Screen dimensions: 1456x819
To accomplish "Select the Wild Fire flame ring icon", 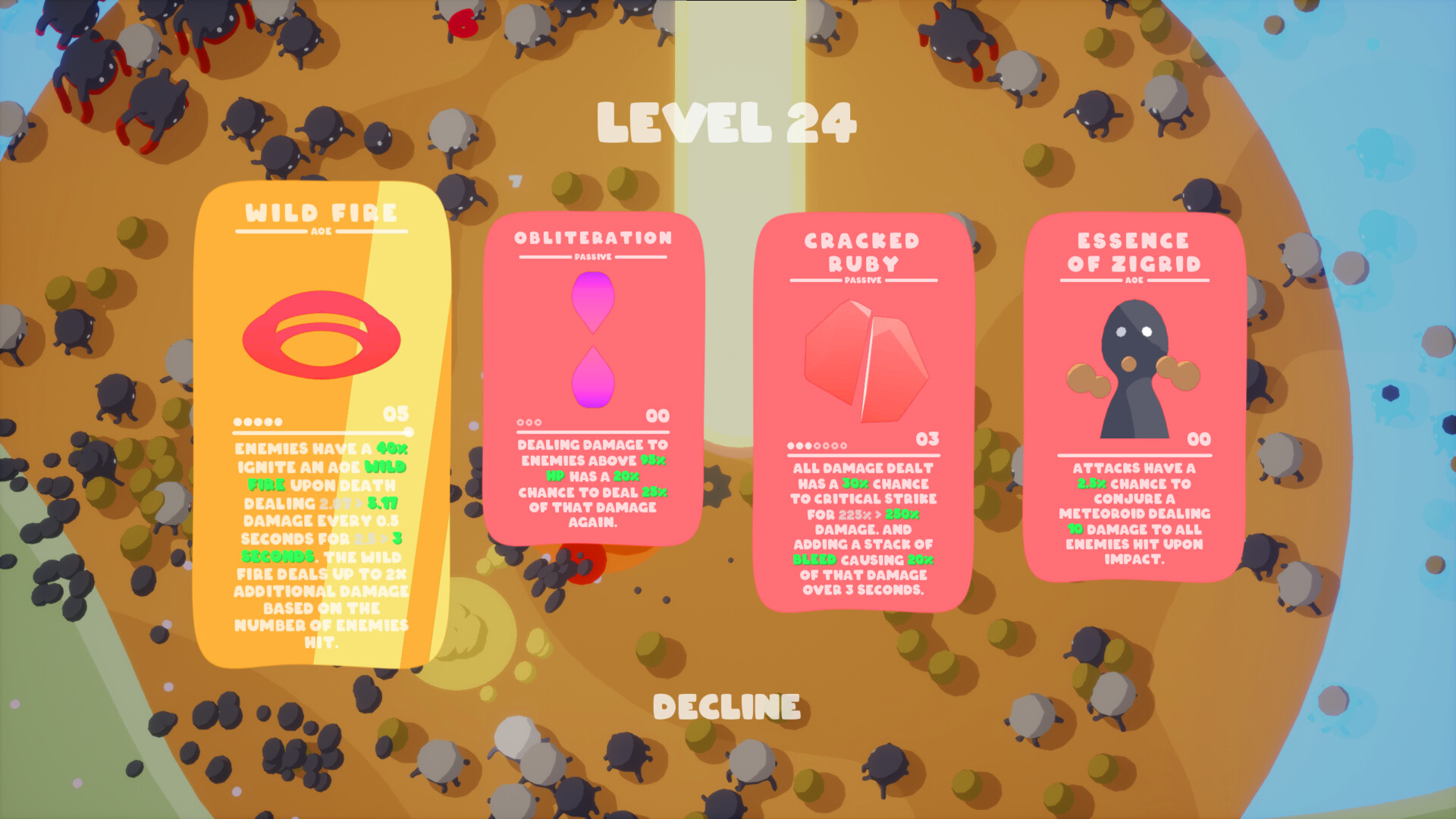I will (322, 334).
